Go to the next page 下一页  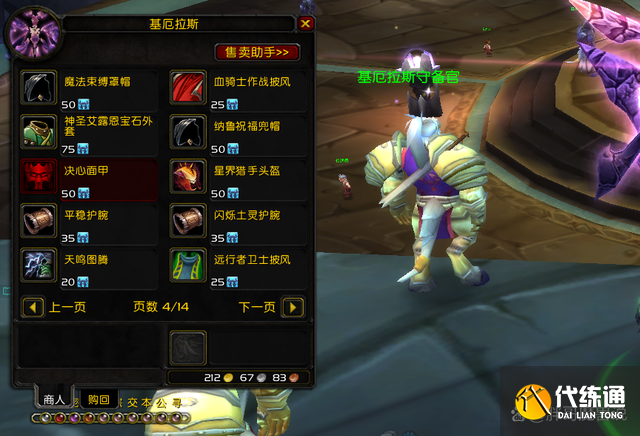292,307
